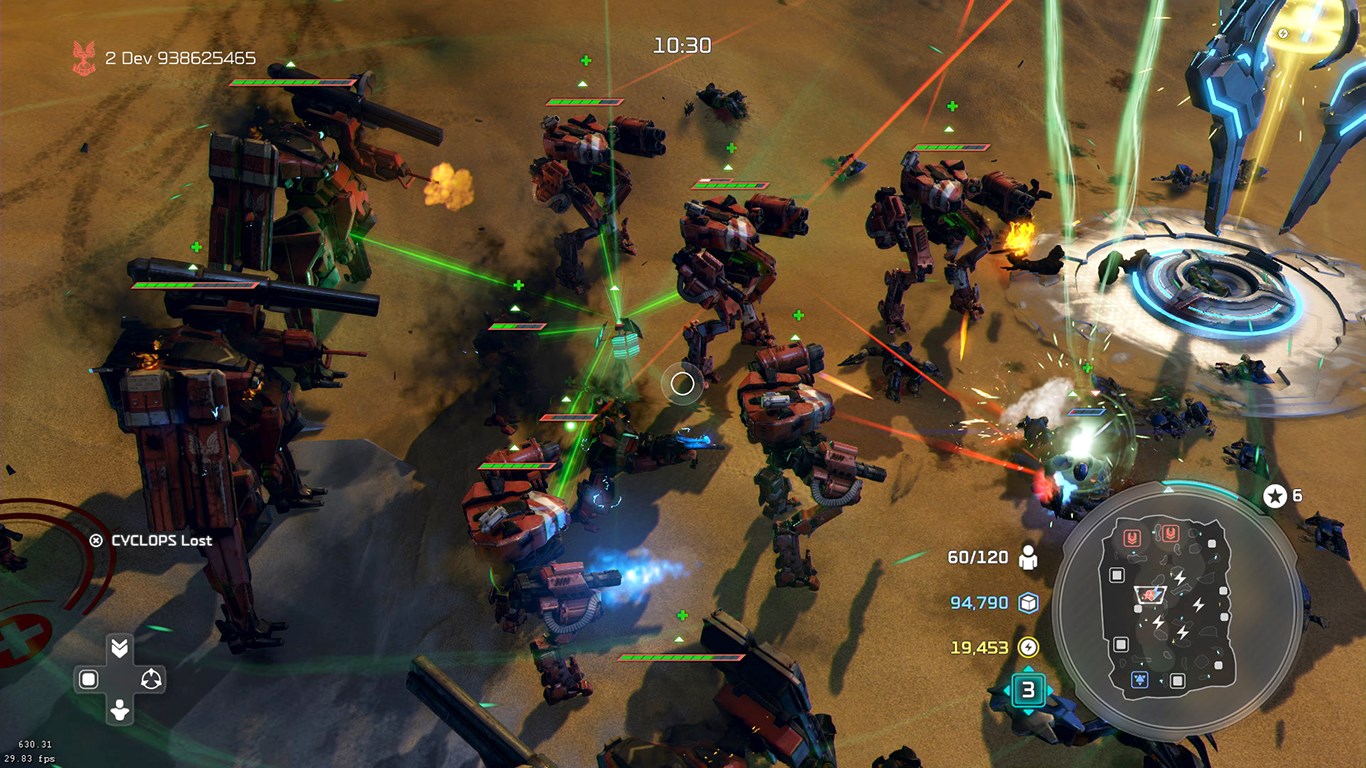The height and width of the screenshot is (768, 1366).
Task: Select the person silhouette icon on the d-pad
Action: pos(119,711)
